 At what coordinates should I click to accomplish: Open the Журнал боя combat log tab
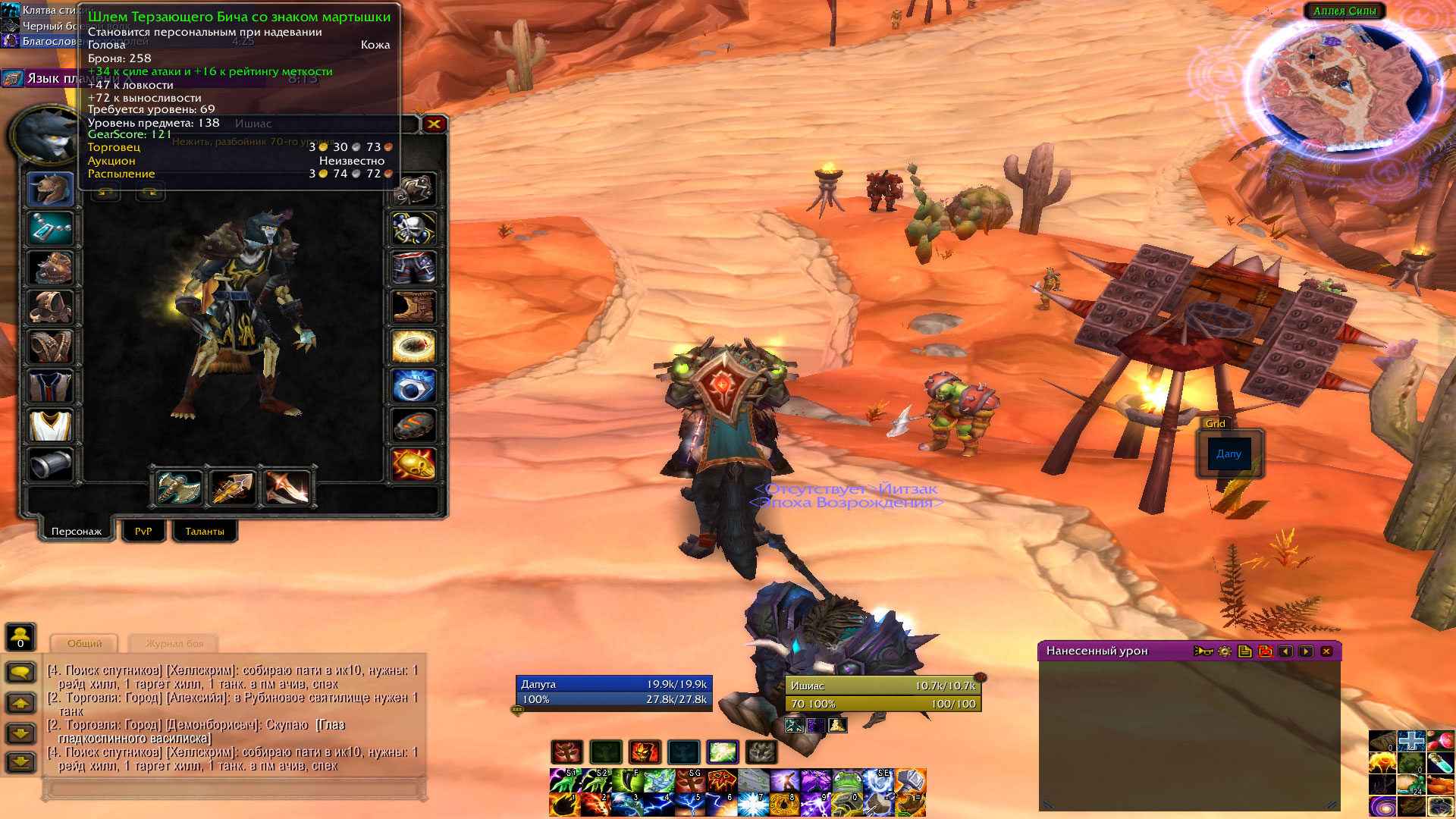174,643
